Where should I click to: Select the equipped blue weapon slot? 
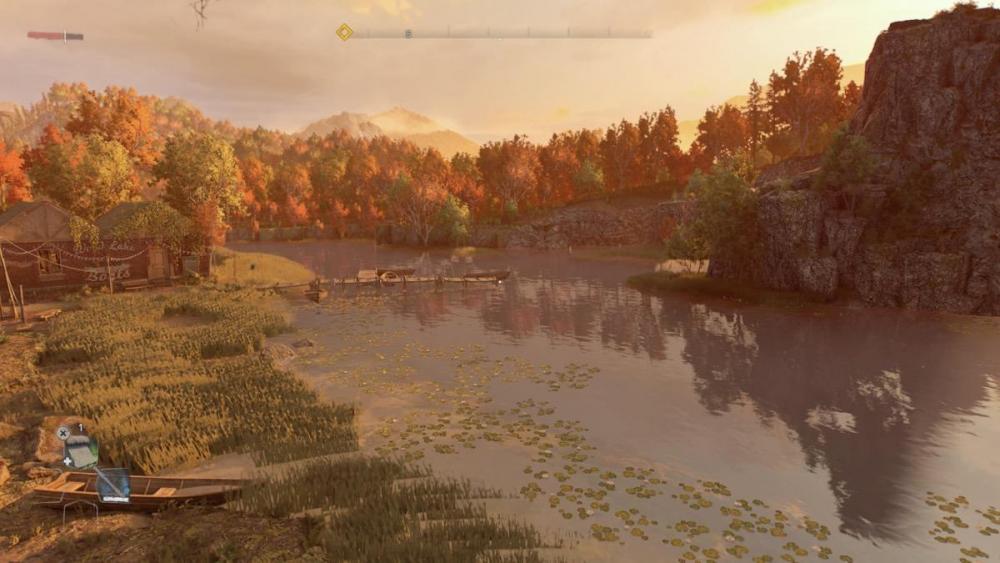coord(112,485)
